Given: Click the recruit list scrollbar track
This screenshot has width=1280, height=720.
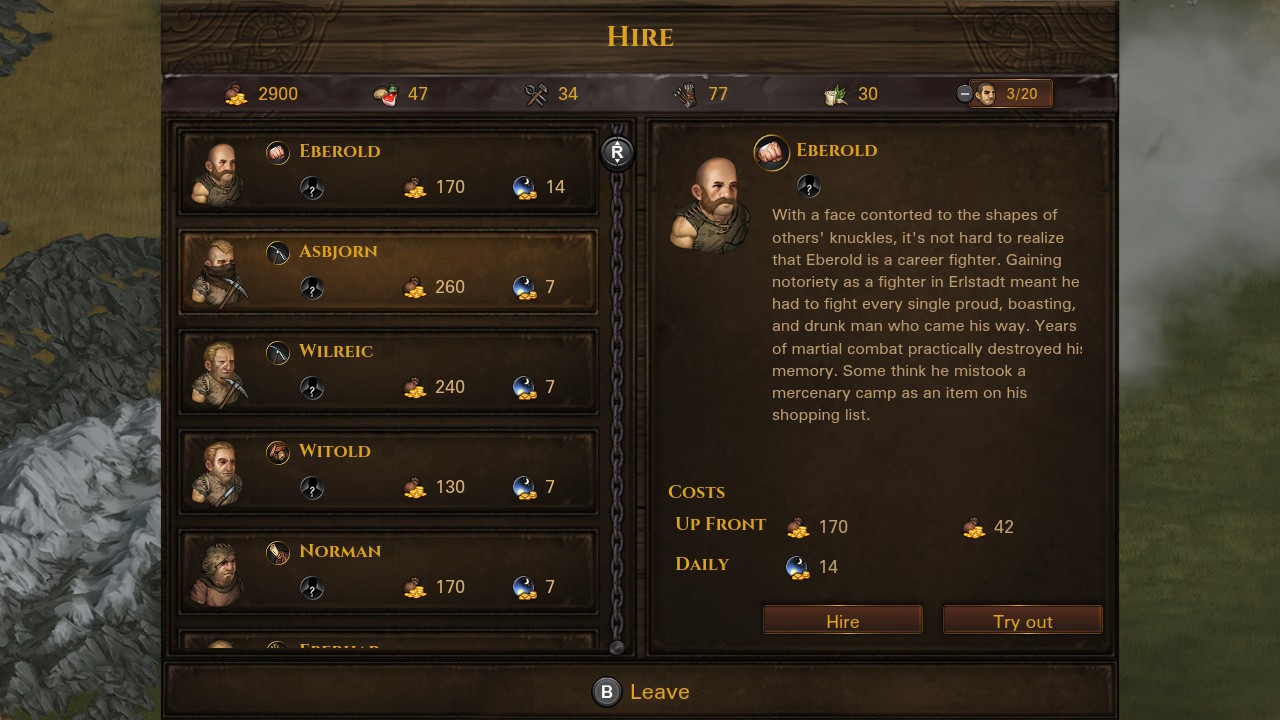Looking at the screenshot, I should (x=617, y=400).
